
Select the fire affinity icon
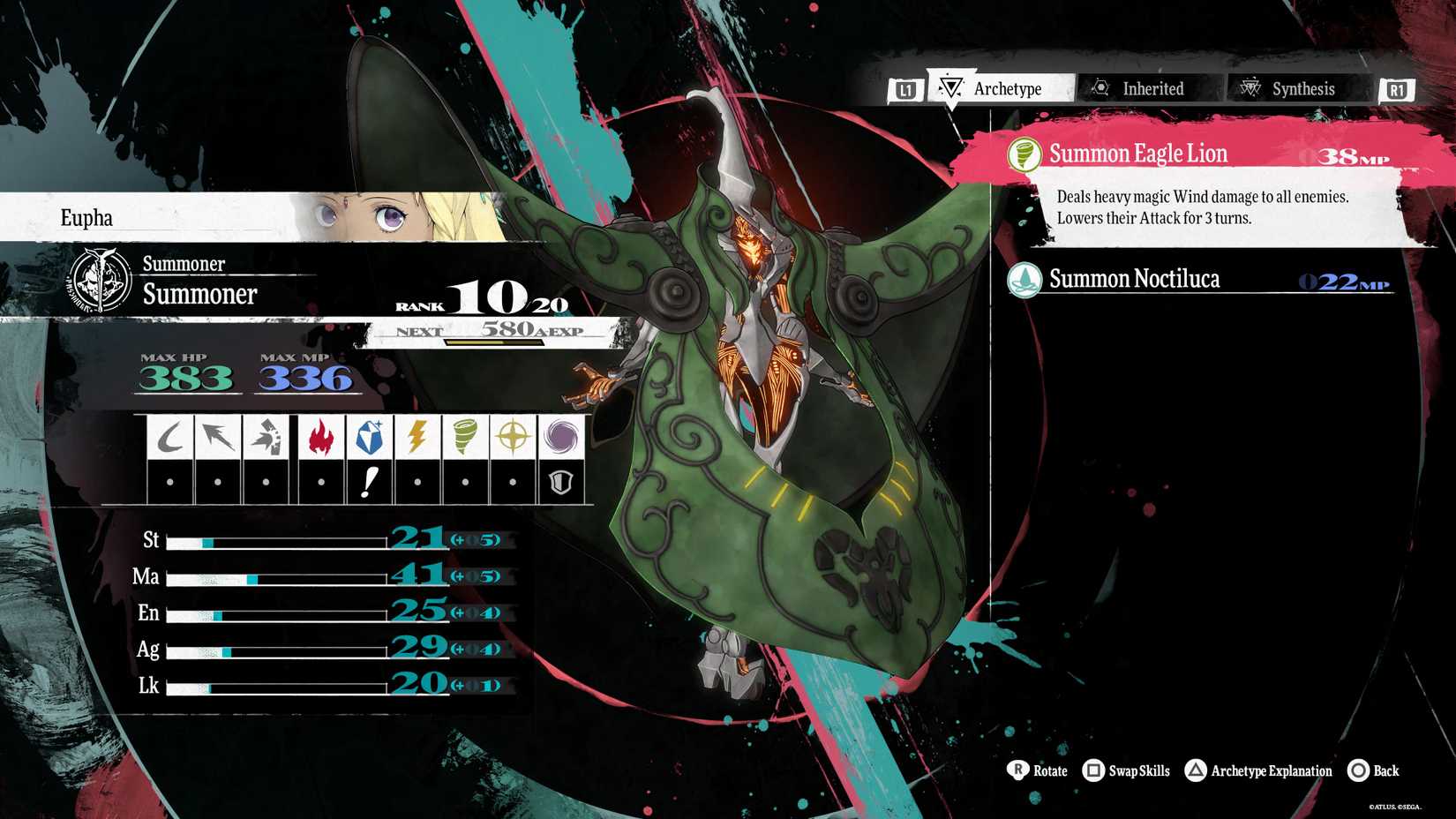coord(319,437)
